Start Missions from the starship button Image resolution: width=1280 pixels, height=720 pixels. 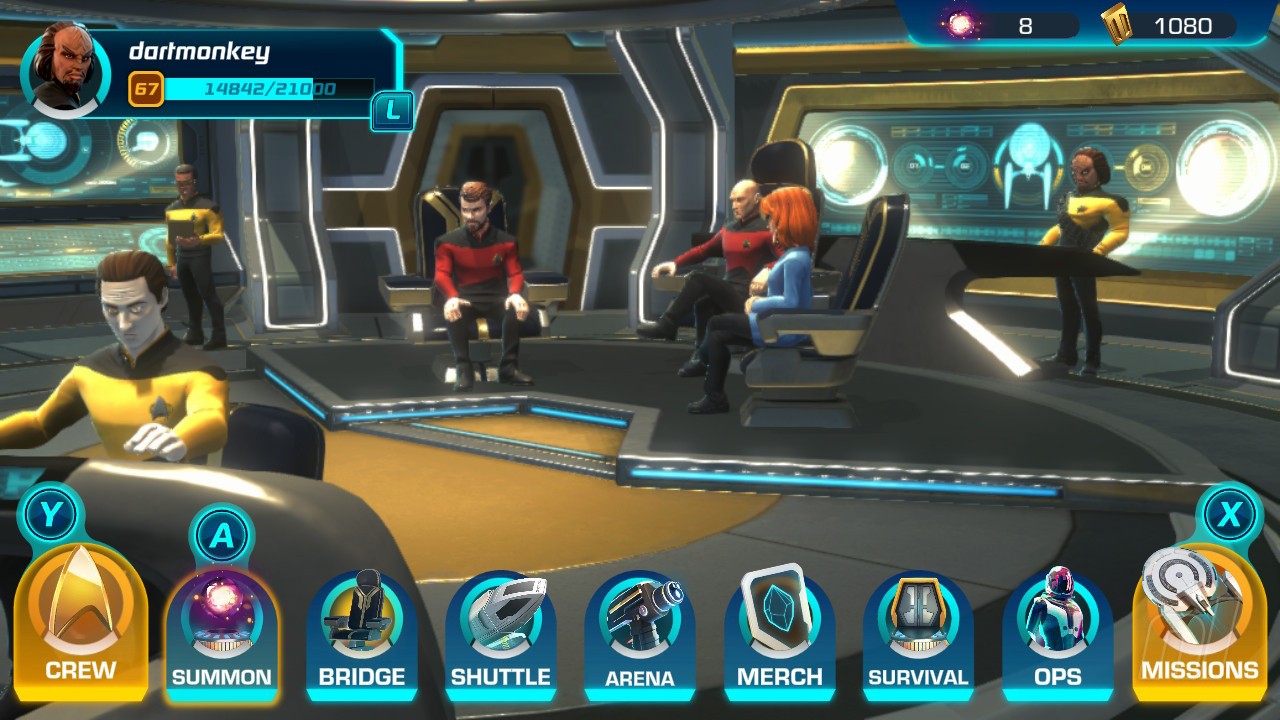point(1198,620)
